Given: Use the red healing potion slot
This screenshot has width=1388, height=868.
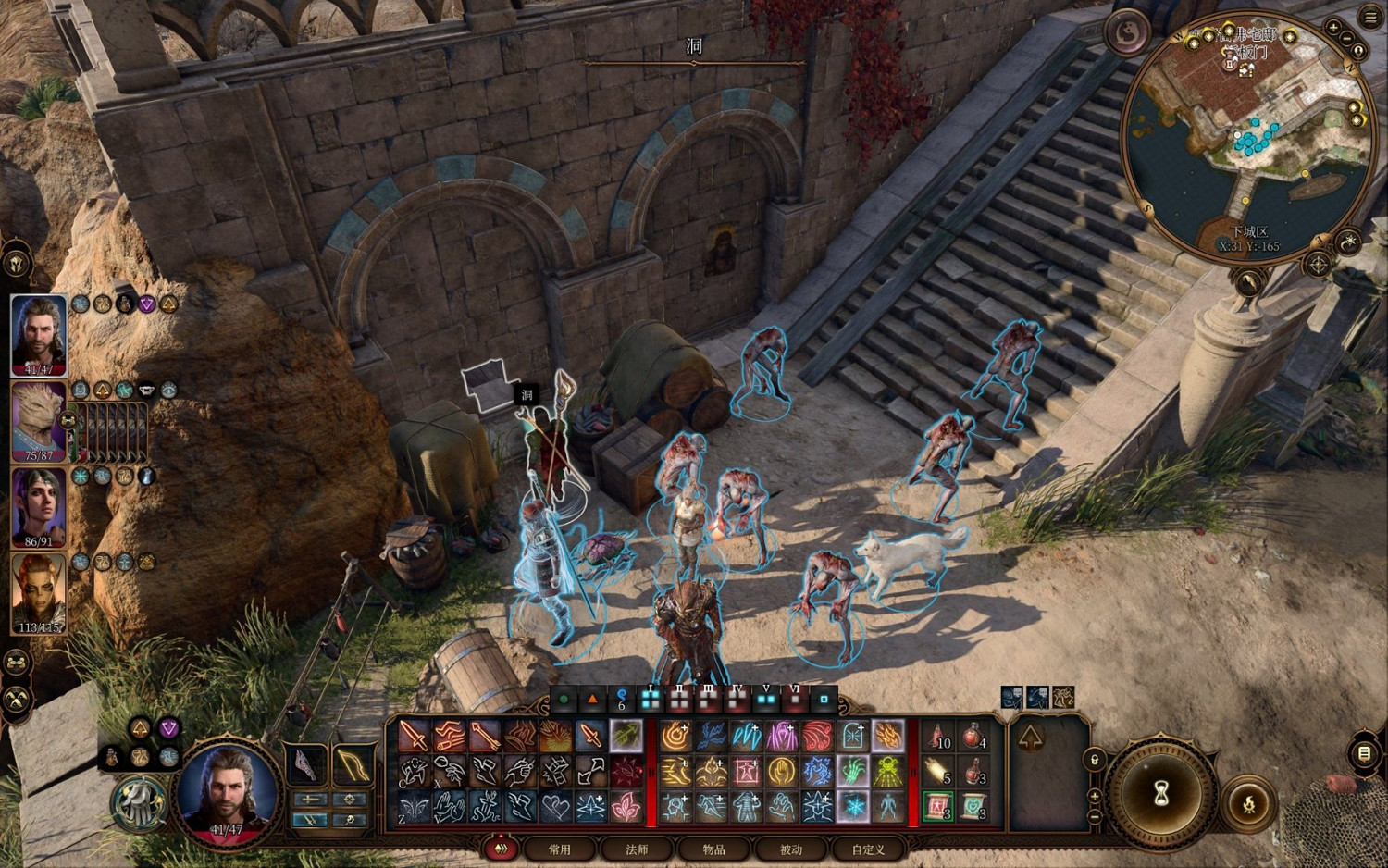Looking at the screenshot, I should [x=972, y=738].
